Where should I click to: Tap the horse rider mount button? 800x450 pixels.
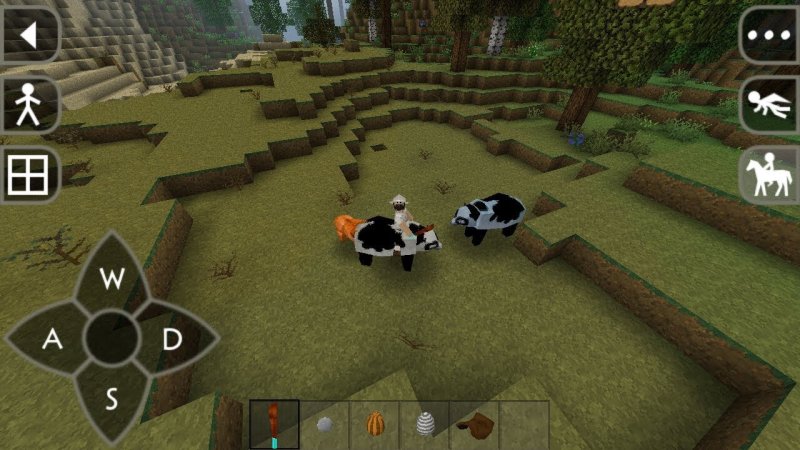(770, 176)
